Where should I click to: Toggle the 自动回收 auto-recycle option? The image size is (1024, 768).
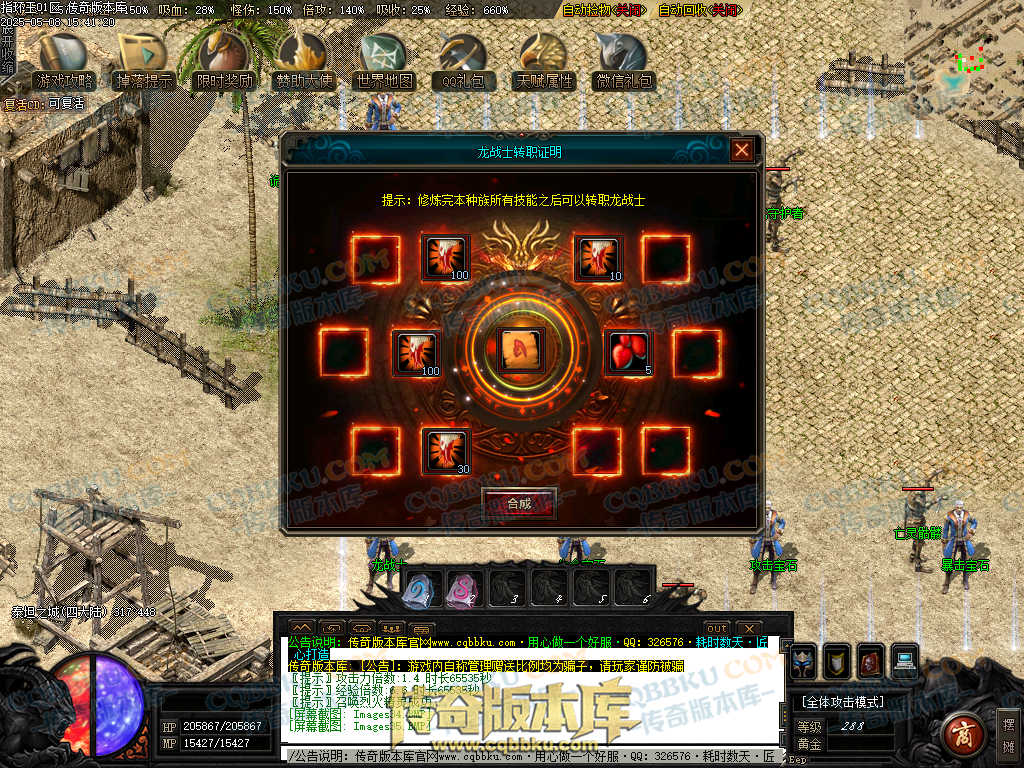click(700, 10)
